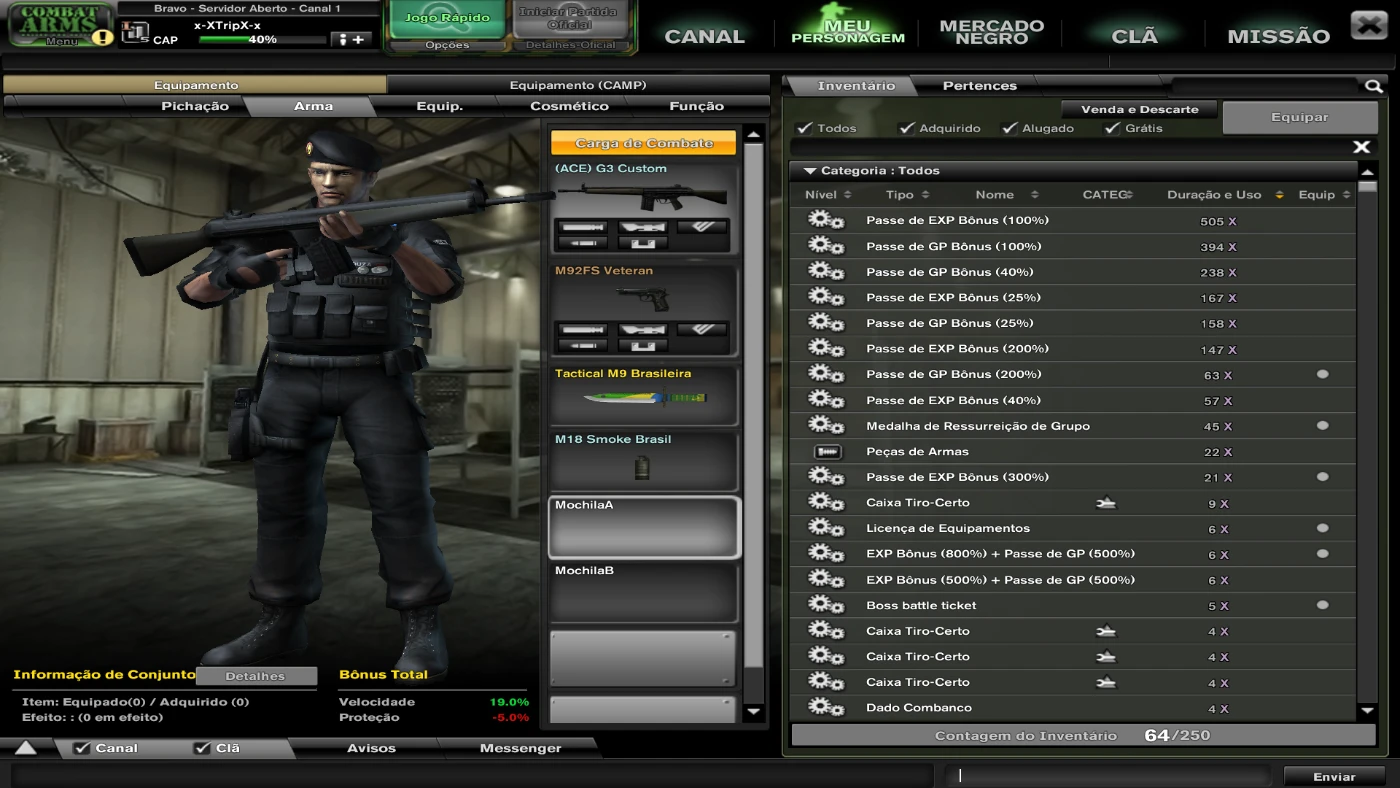Open search with the magnifier icon

[x=1374, y=86]
